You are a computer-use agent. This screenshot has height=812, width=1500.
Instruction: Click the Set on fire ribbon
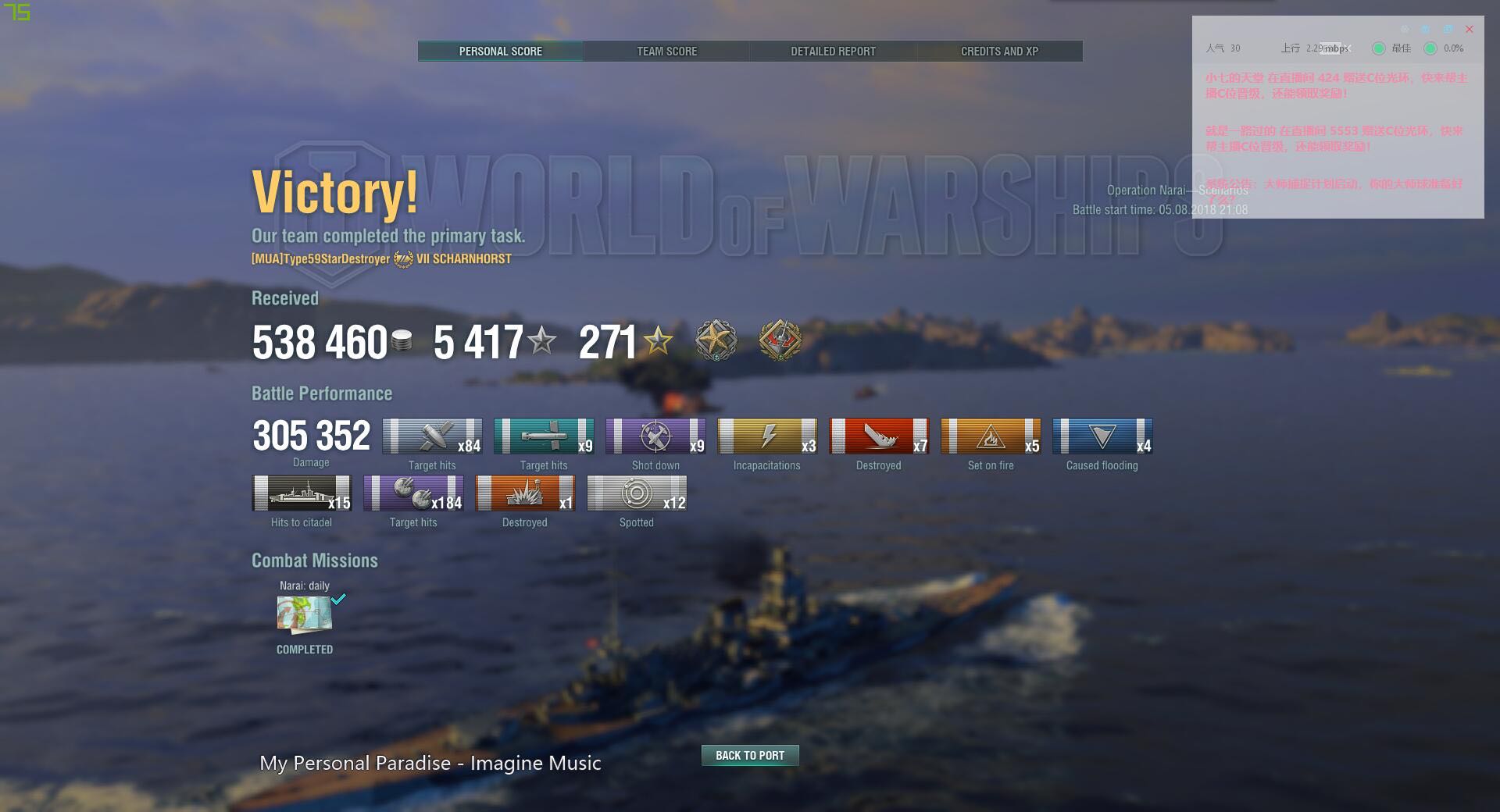(x=991, y=436)
